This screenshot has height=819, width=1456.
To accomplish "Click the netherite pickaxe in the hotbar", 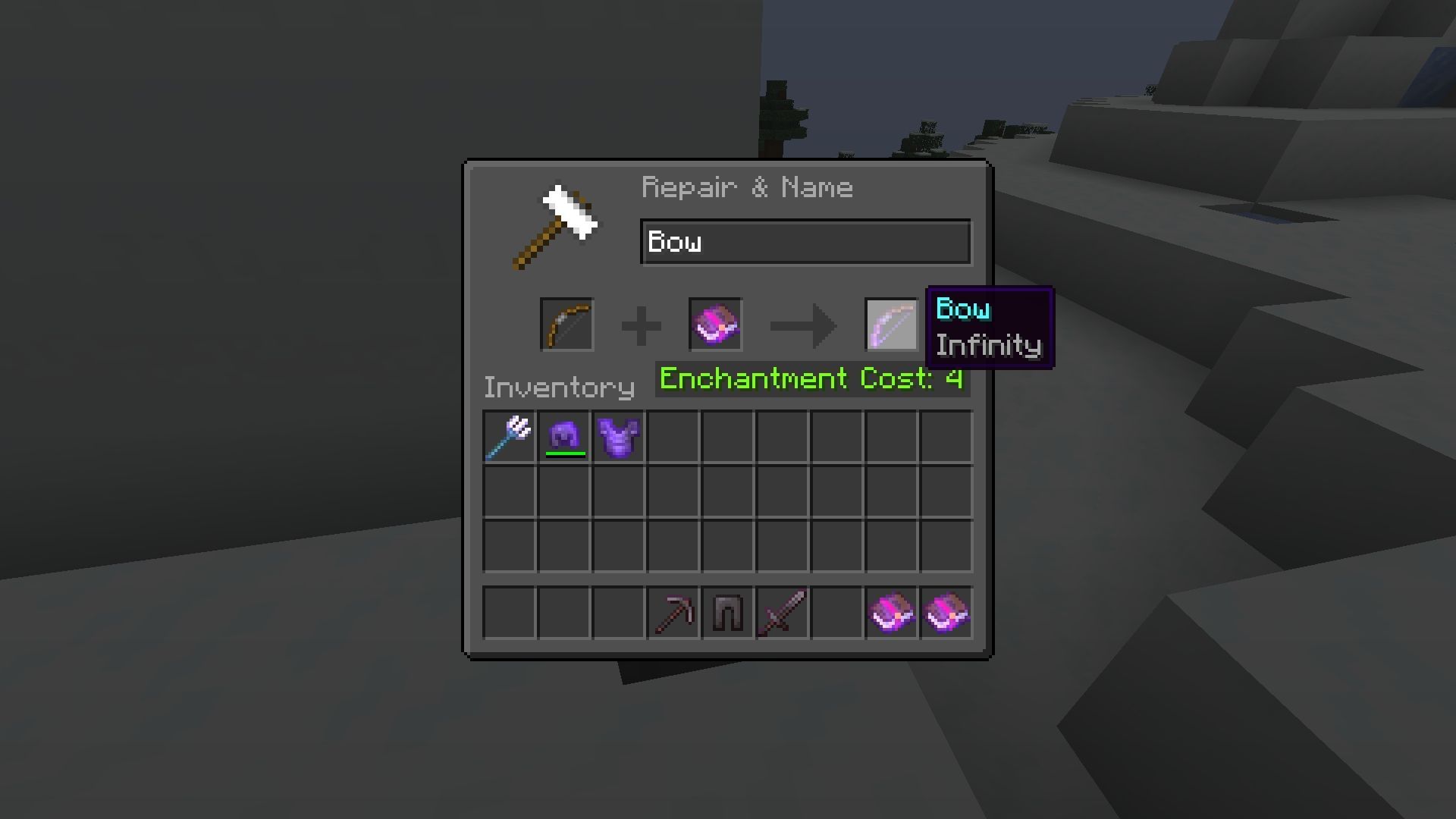I will 673,613.
